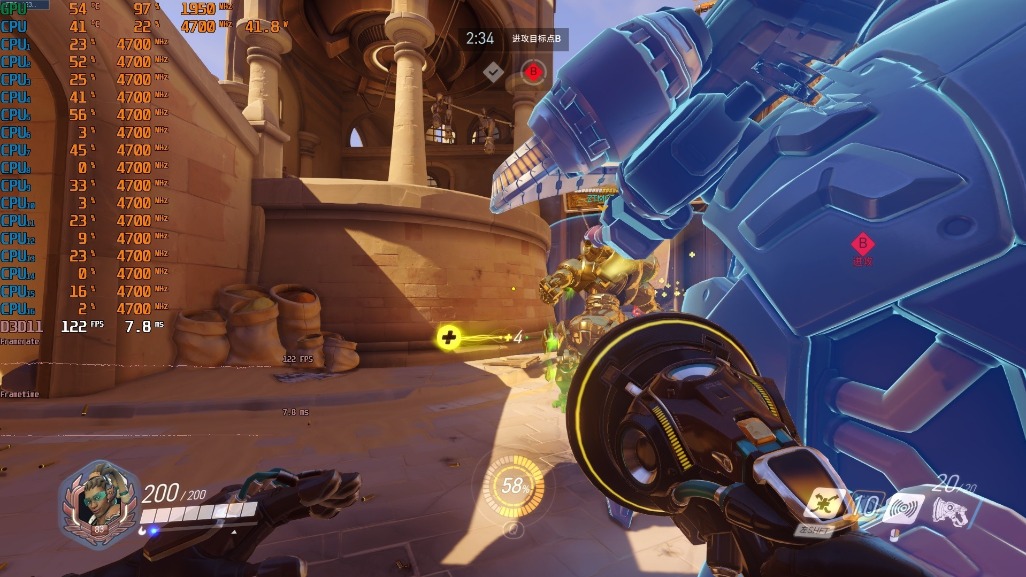1026x577 pixels.
Task: Select the red objective B icon beside the checkmark
Action: click(x=533, y=71)
